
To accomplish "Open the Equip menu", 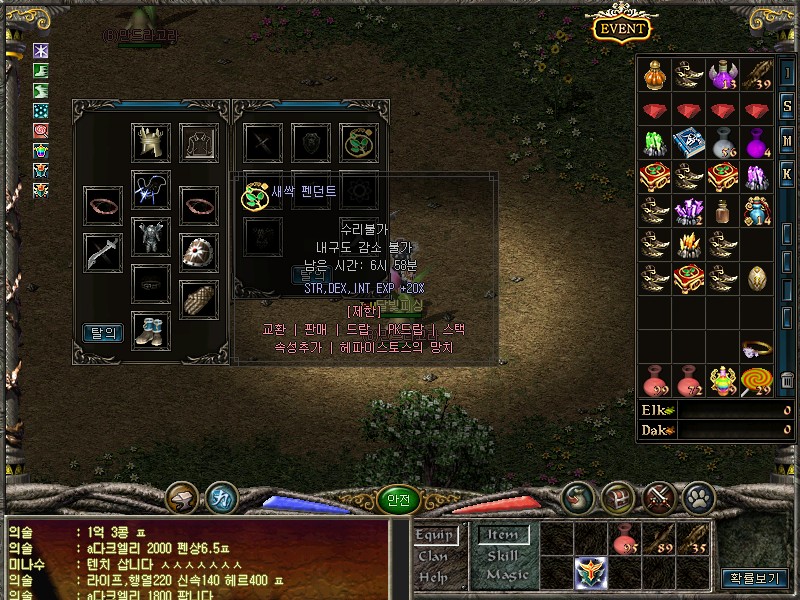I will click(435, 536).
